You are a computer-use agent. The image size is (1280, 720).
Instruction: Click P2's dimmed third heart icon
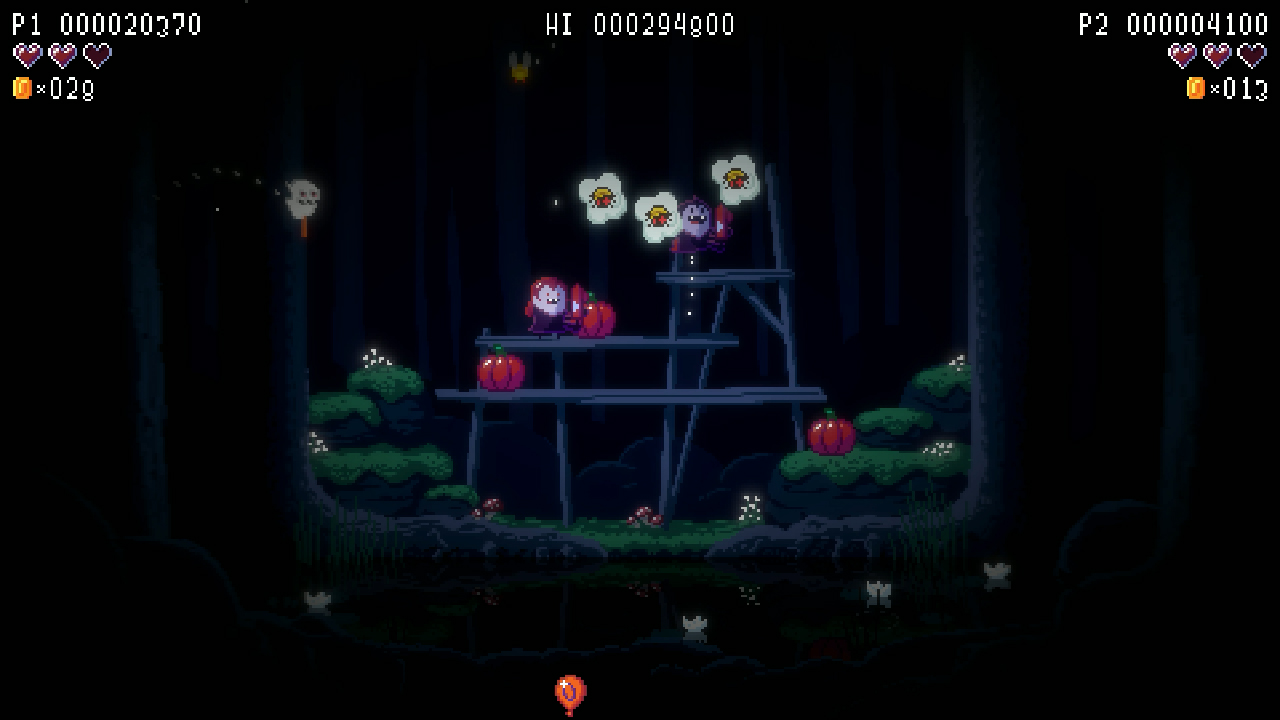(1251, 57)
